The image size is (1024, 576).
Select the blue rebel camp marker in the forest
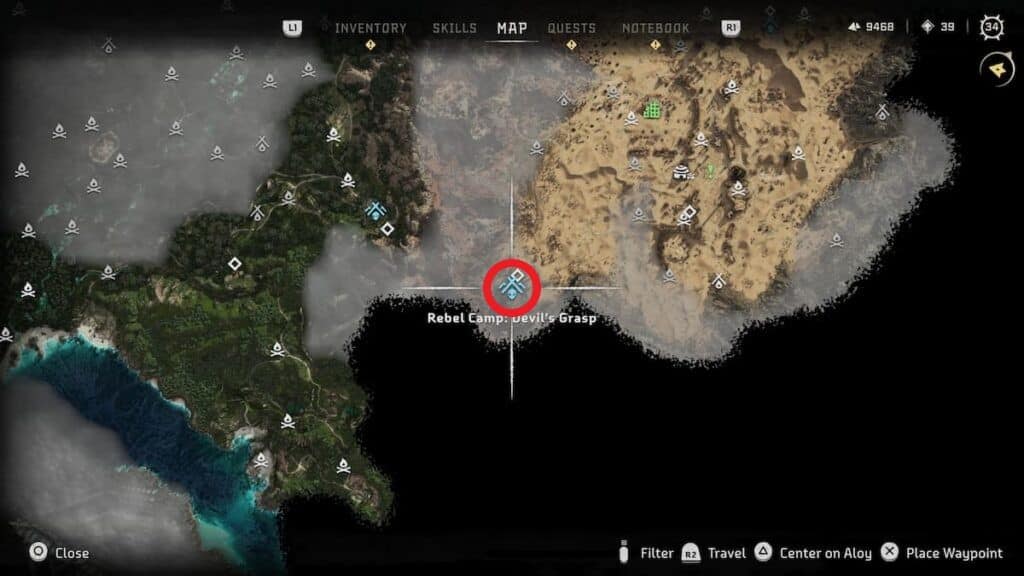point(376,211)
